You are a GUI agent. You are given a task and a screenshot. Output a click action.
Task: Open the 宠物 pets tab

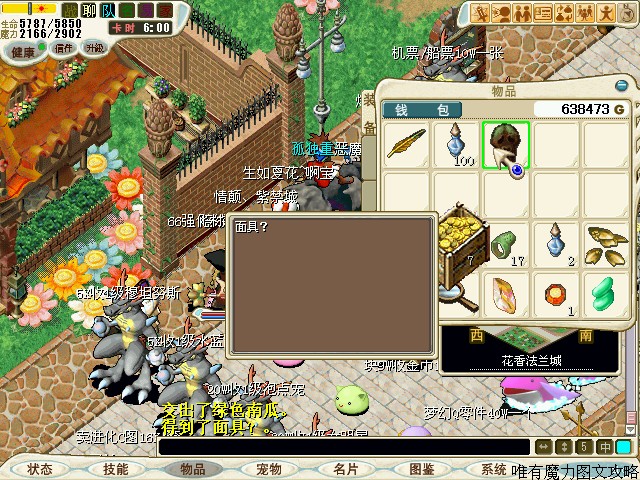(x=268, y=468)
